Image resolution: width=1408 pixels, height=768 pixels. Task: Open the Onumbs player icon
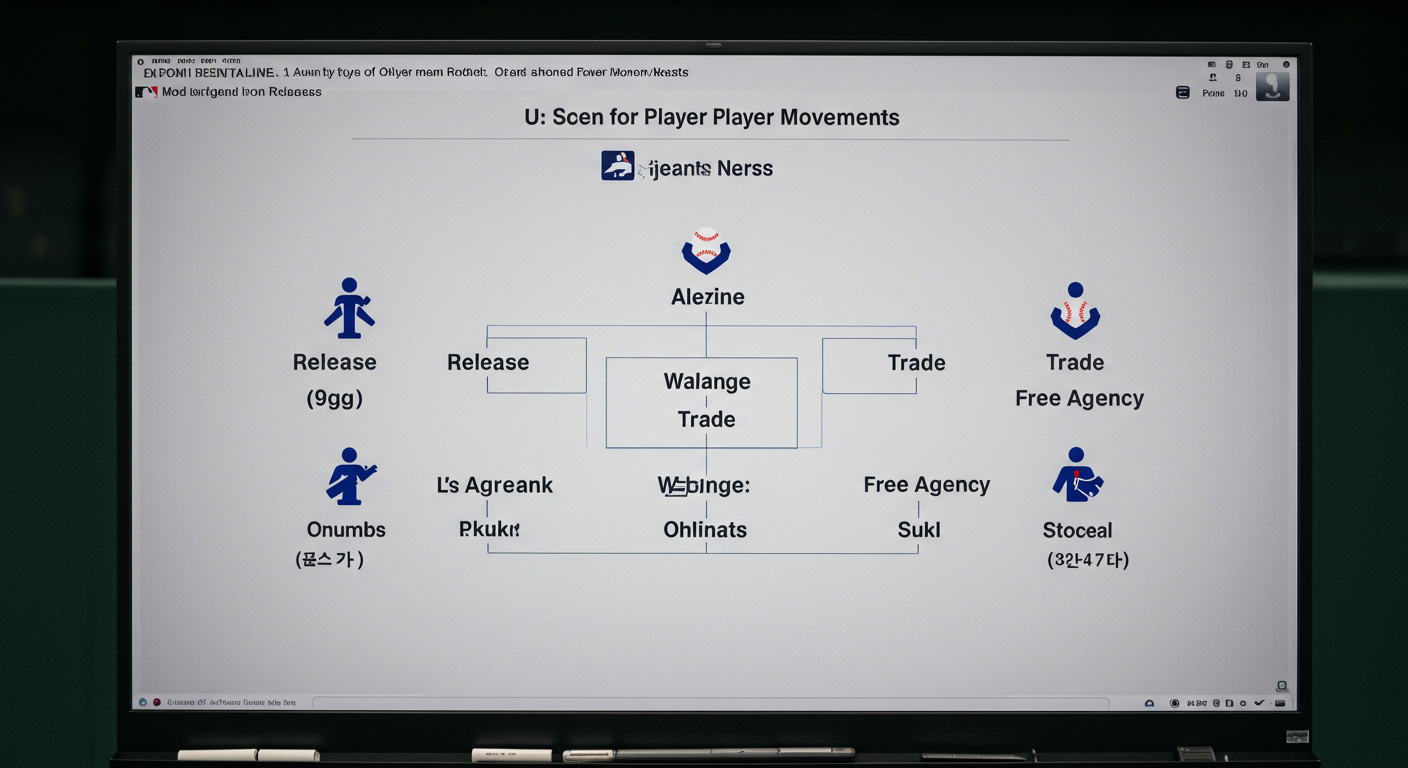(349, 476)
